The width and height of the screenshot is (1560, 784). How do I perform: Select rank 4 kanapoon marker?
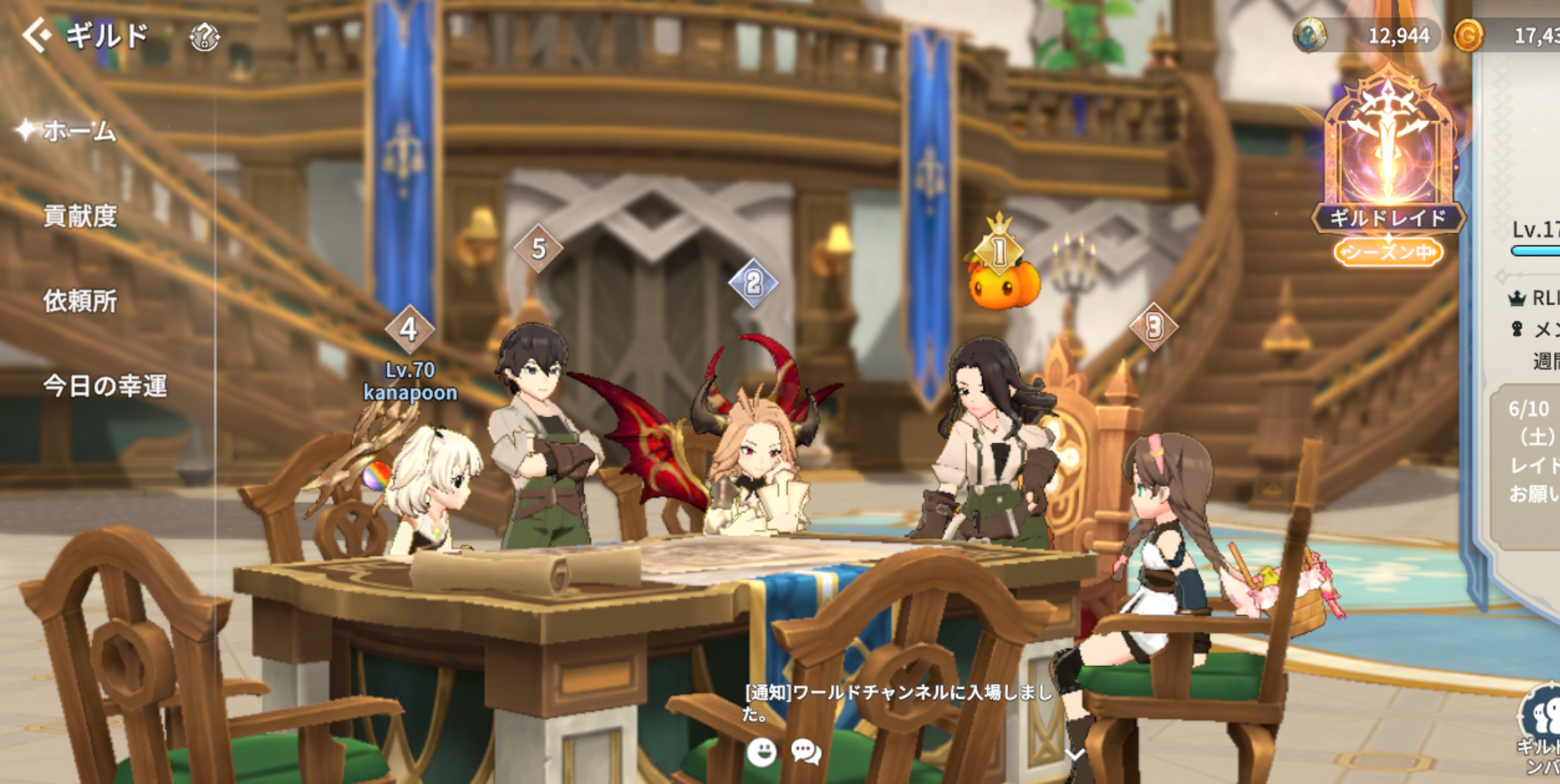pyautogui.click(x=409, y=330)
